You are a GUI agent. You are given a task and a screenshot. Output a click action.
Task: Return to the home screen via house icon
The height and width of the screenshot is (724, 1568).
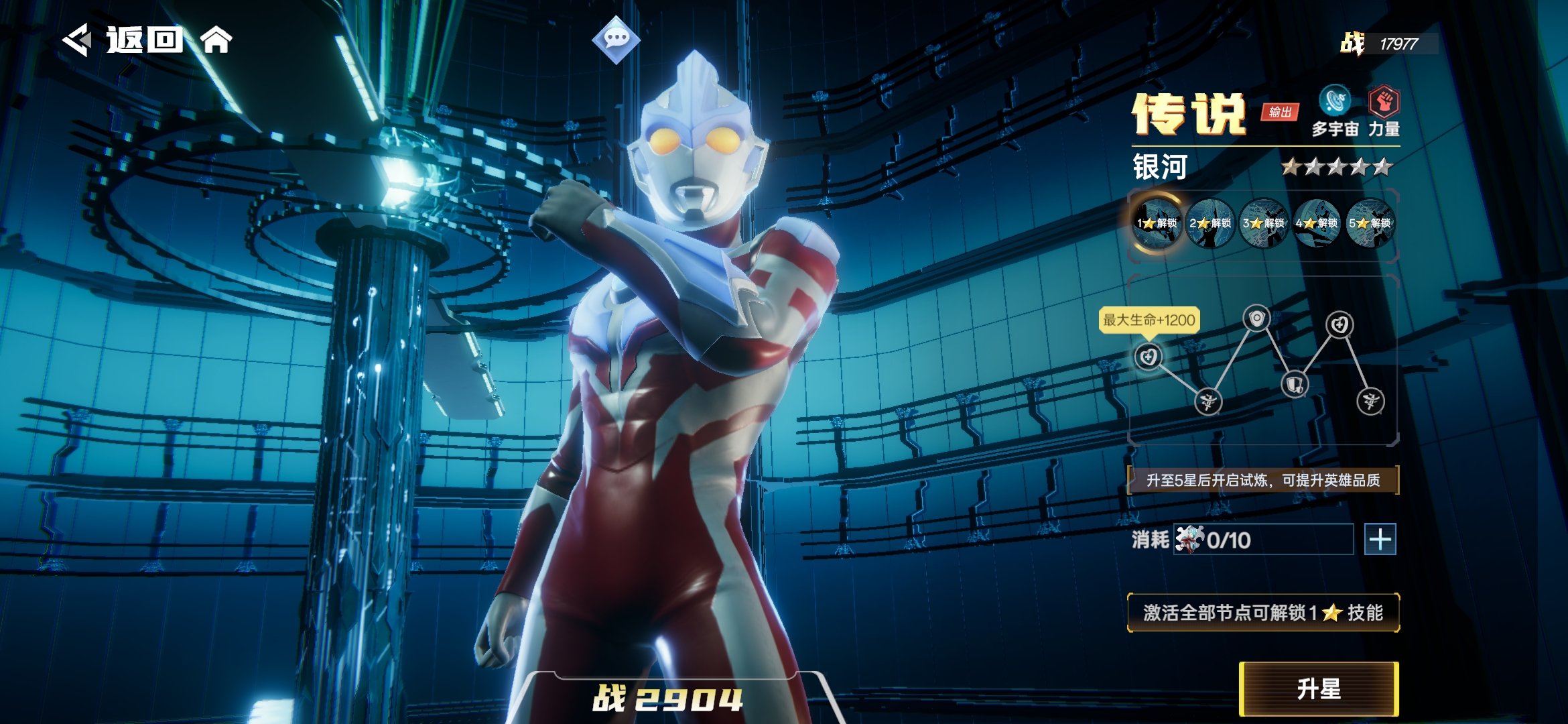[x=216, y=40]
